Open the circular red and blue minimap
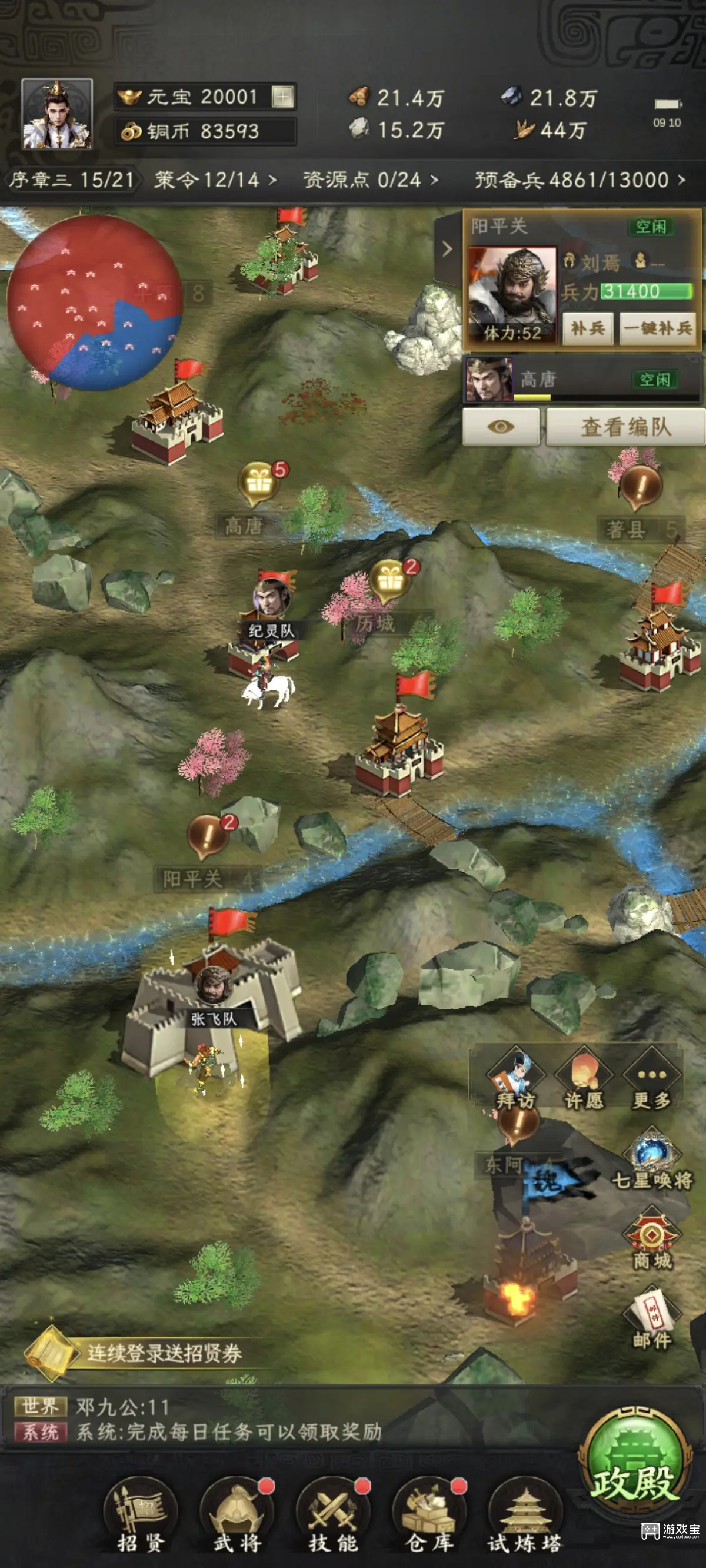Screen dimensions: 706x1568 click(x=94, y=303)
